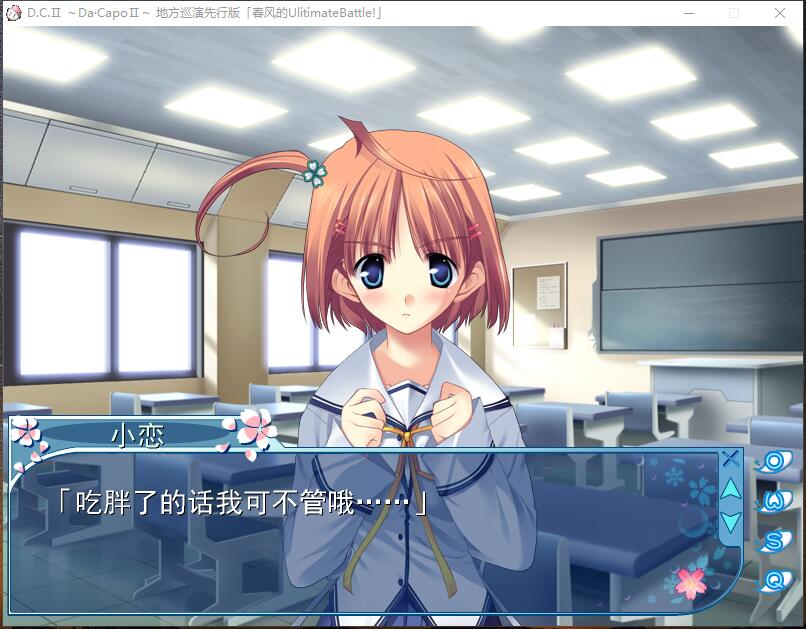Image resolution: width=806 pixels, height=629 pixels.
Task: Activate the winged O button
Action: tap(773, 461)
